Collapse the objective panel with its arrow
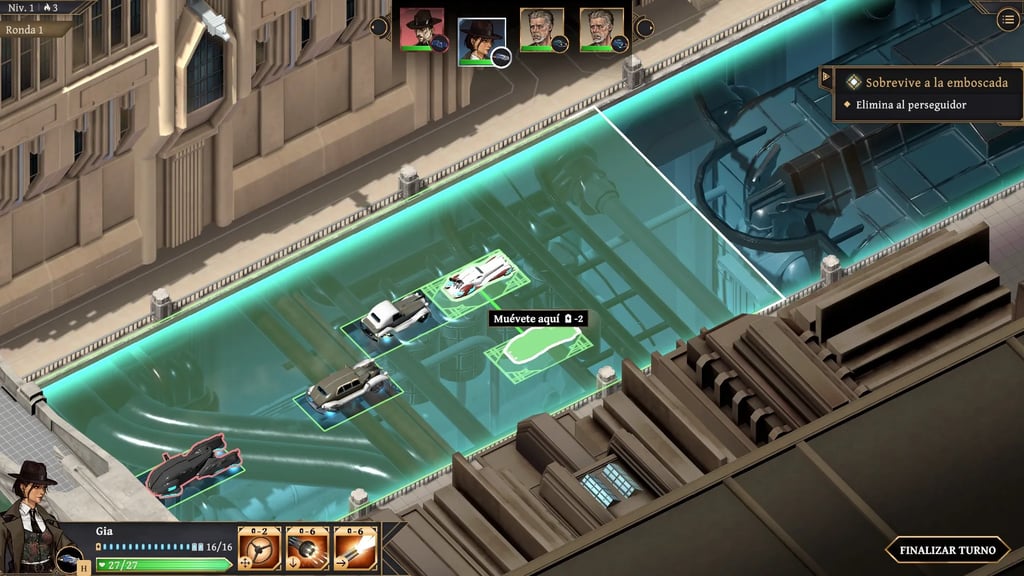Screen dimensions: 1024x576 pos(827,77)
